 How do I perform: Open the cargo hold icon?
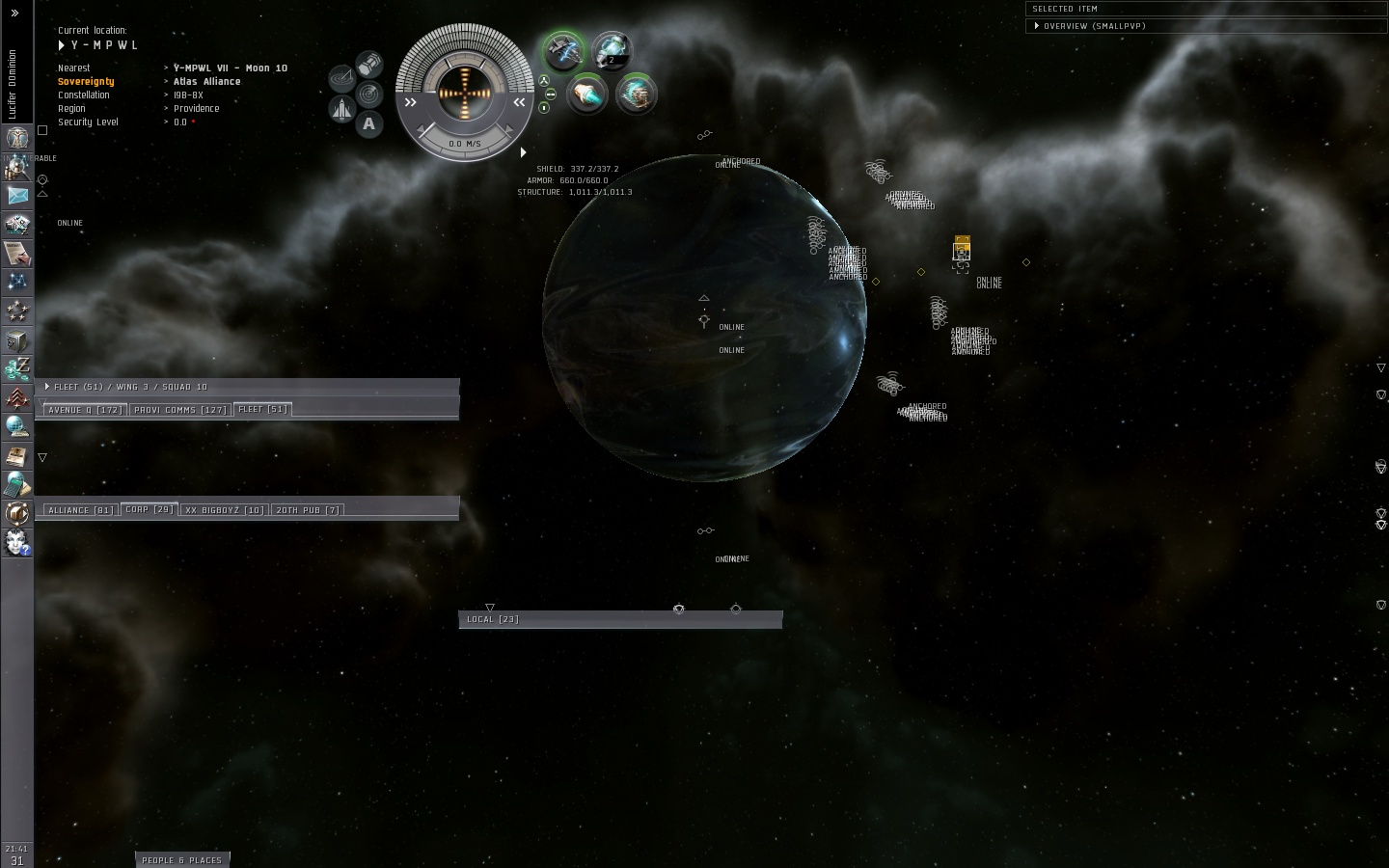click(x=369, y=65)
